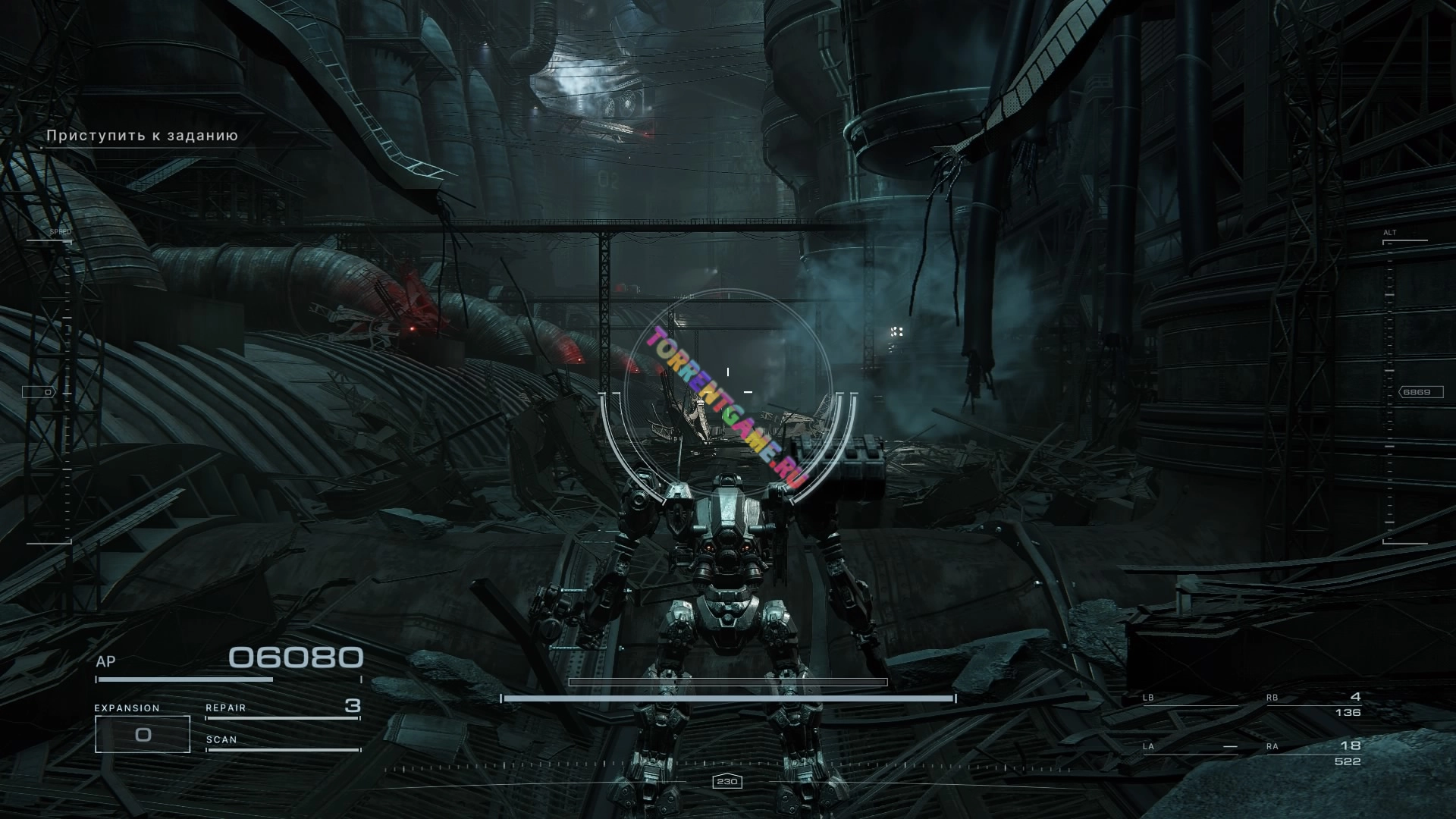
Task: Select the EXPANSION slot box
Action: coord(143,734)
